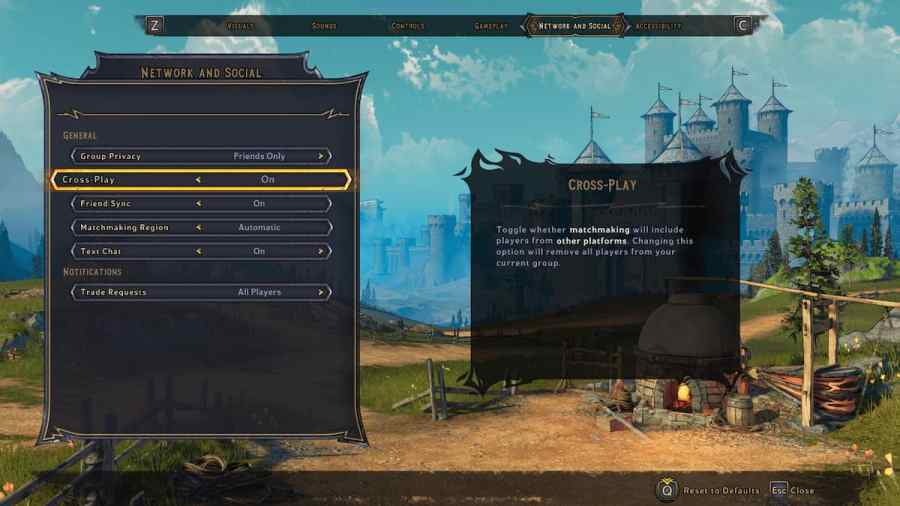The image size is (900, 506).
Task: Click the right arrow on Group Privacy
Action: [x=321, y=156]
